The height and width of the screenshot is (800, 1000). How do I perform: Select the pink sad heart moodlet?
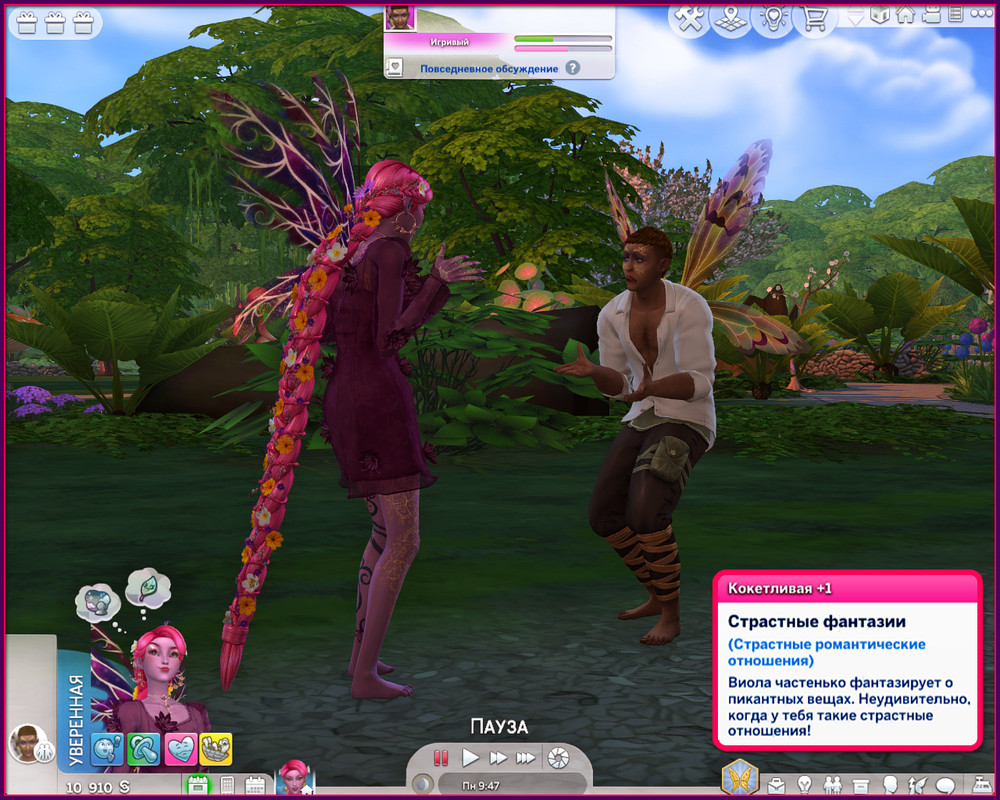pos(181,749)
